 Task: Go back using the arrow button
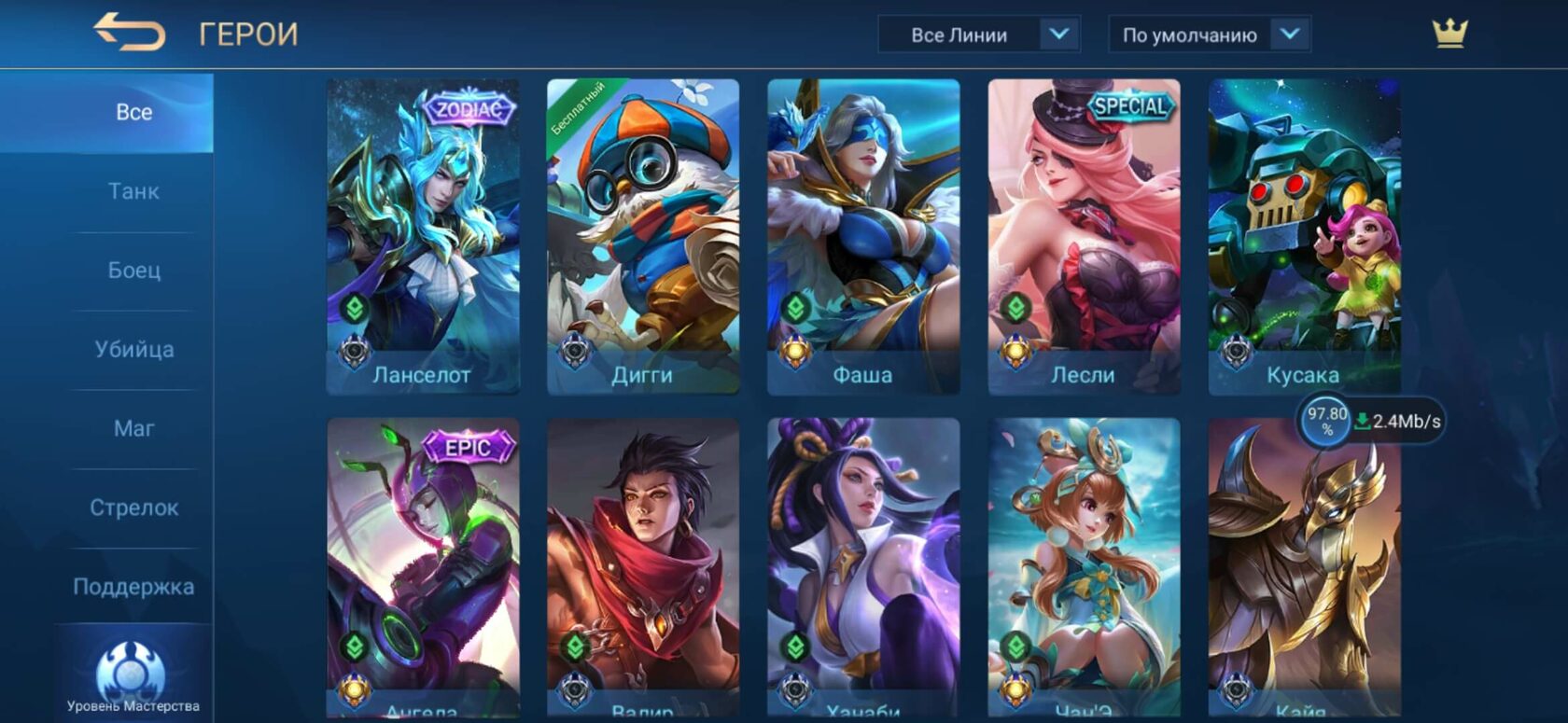click(x=129, y=33)
